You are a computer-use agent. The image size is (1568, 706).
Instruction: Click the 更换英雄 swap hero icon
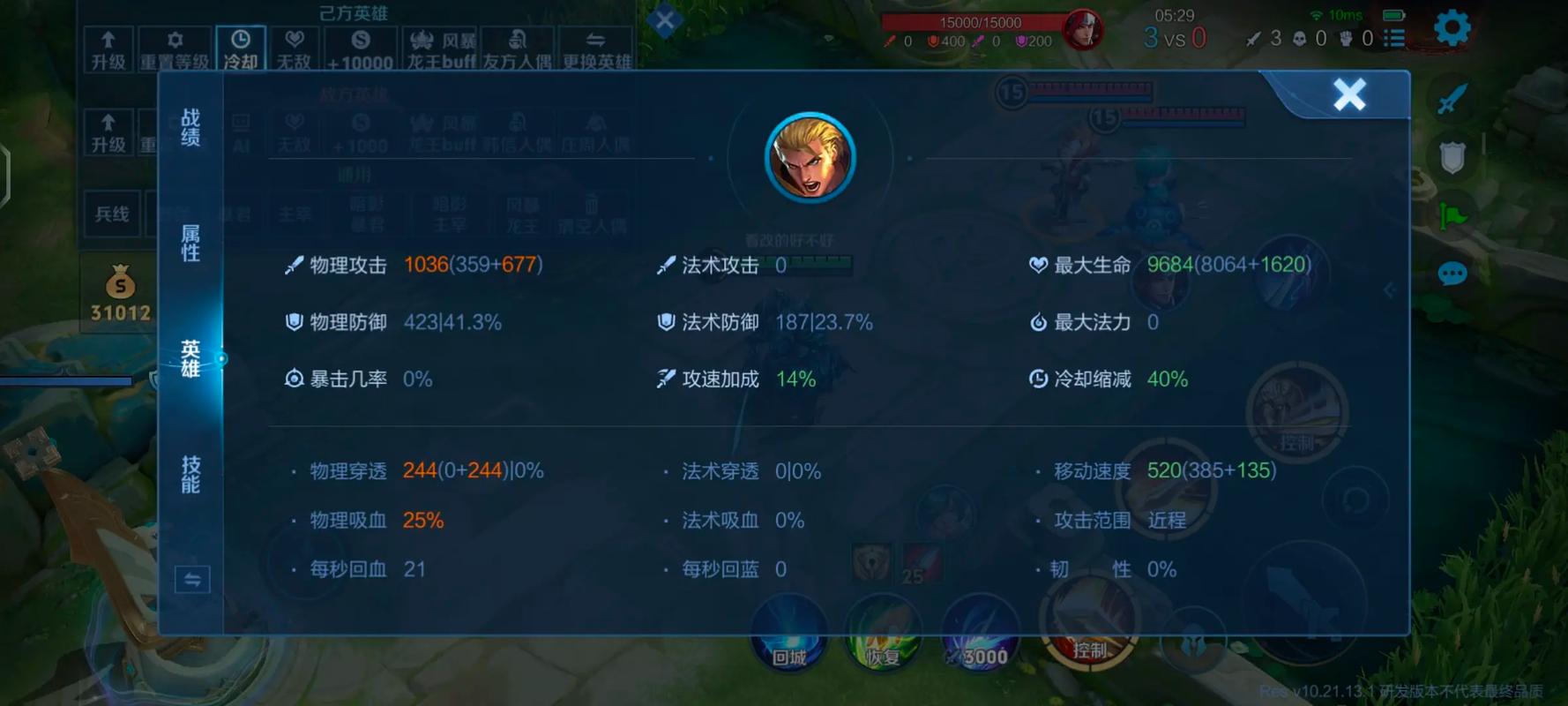[x=596, y=46]
